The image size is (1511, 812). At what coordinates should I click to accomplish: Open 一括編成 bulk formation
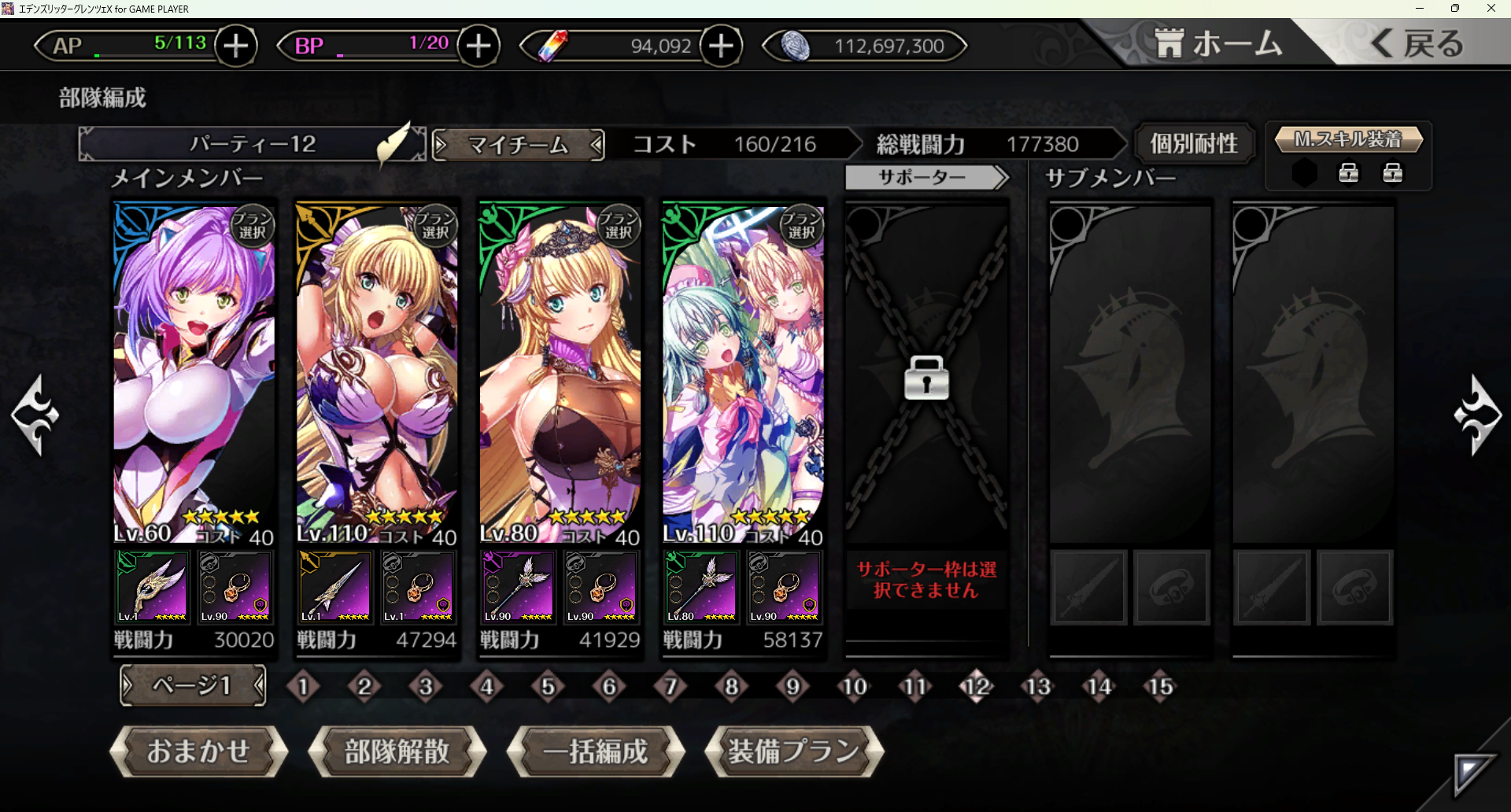click(x=596, y=751)
